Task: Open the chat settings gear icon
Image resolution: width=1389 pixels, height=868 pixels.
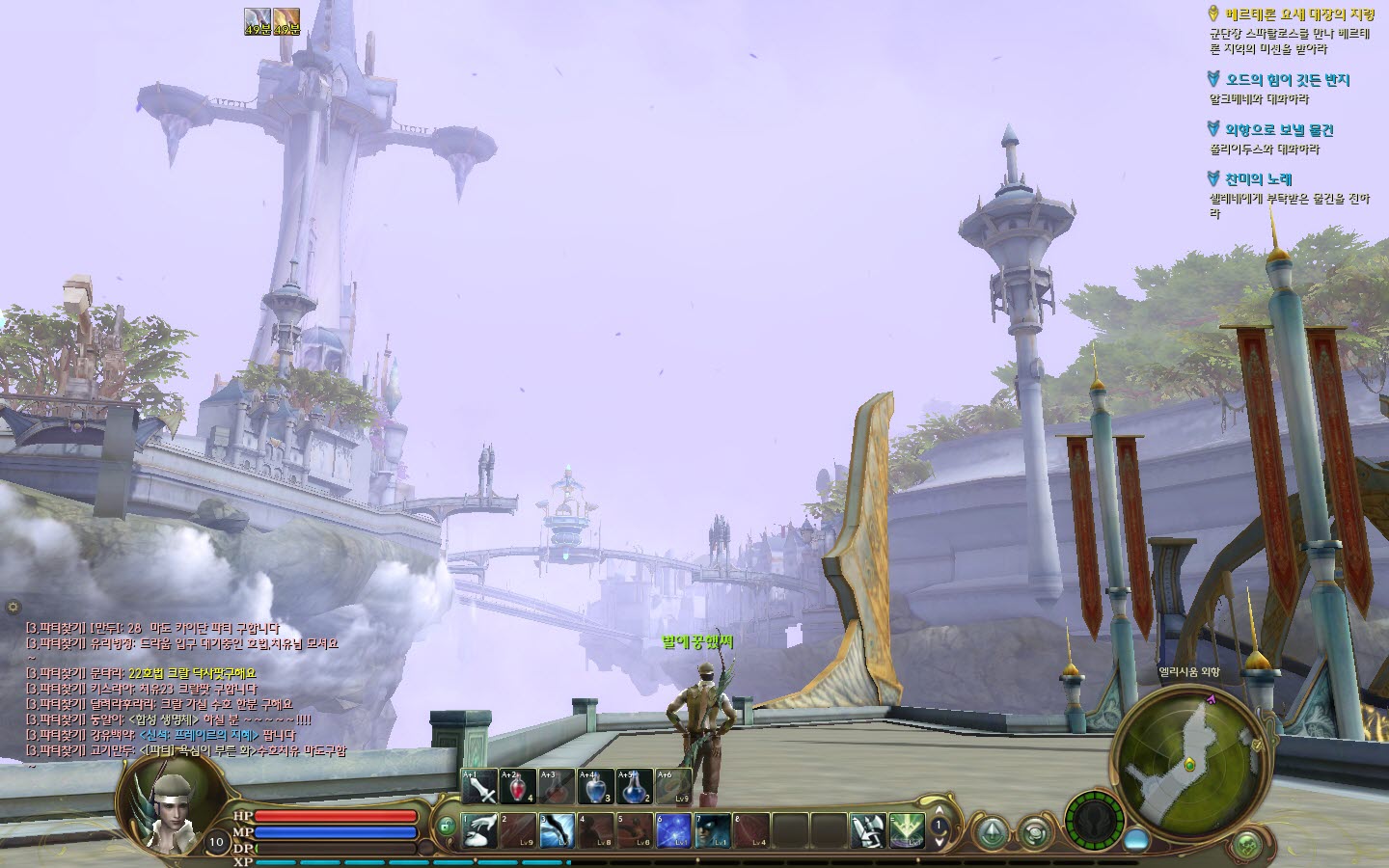Action: (x=14, y=608)
